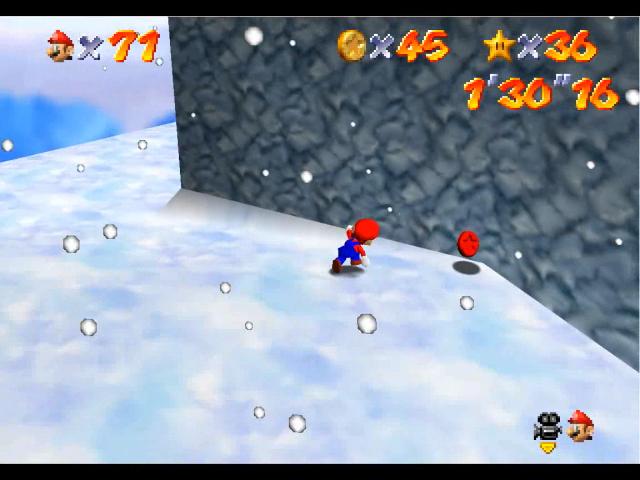The image size is (640, 480).
Task: Click the Lakitu camera mode icon
Action: (547, 427)
